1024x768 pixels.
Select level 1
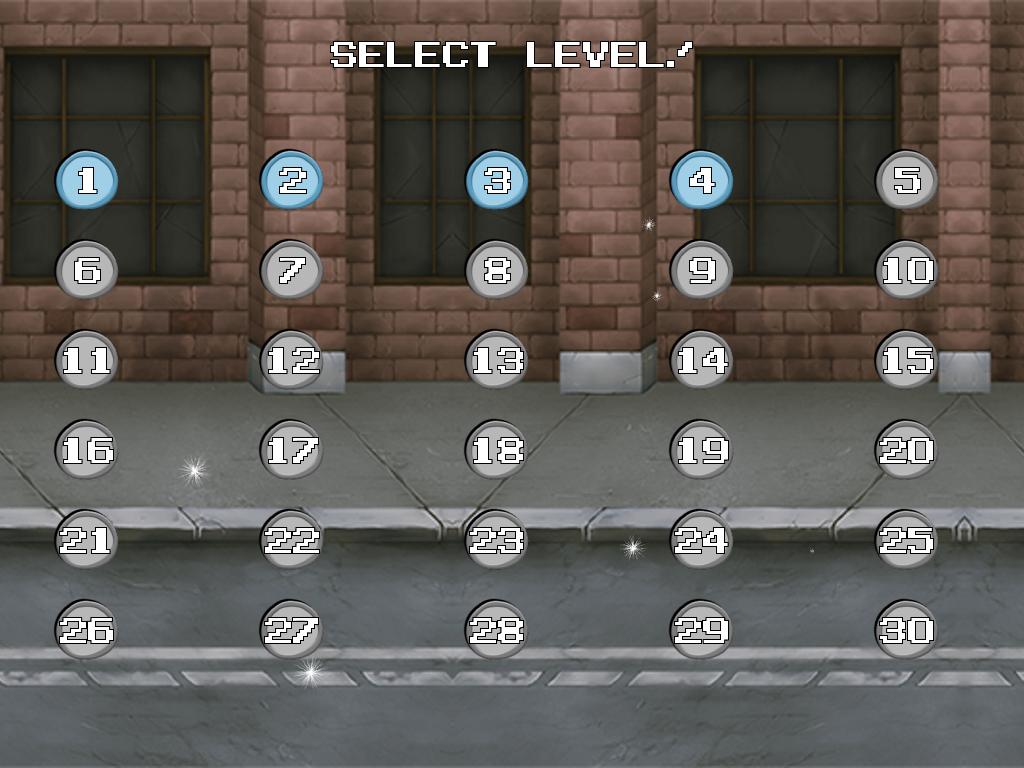(87, 180)
